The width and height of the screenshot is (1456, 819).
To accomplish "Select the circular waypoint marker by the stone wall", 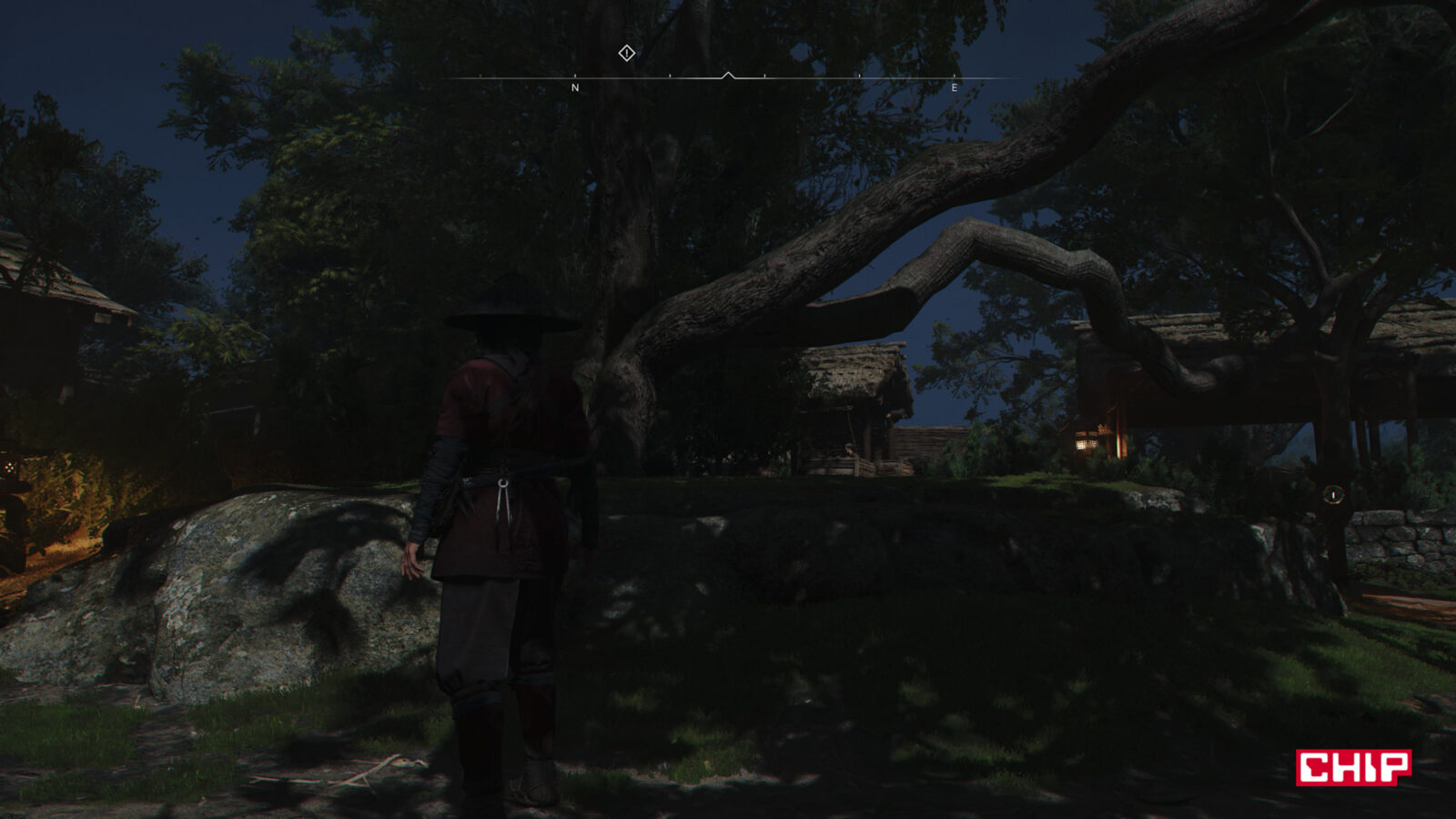I will [x=1333, y=495].
